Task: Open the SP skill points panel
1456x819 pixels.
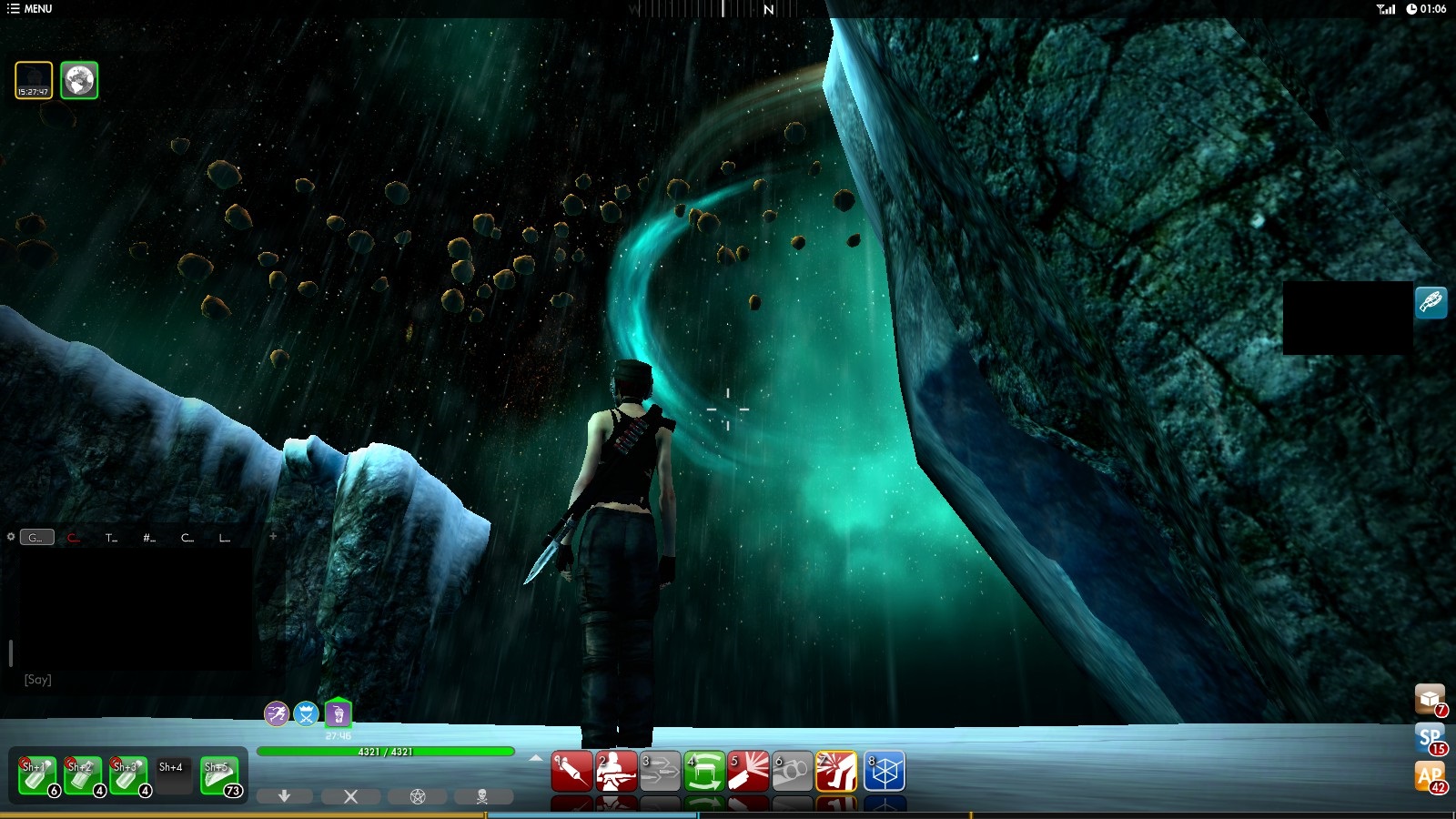Action: coord(1430,738)
